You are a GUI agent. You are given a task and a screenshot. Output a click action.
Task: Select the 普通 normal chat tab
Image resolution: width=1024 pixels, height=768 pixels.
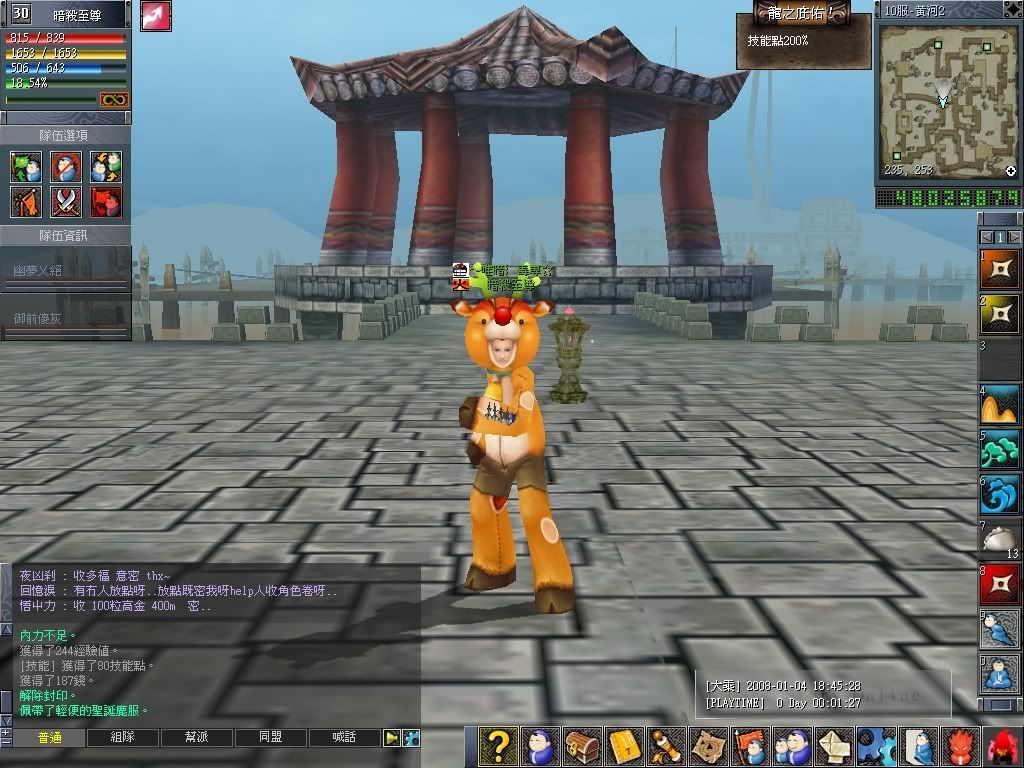50,738
